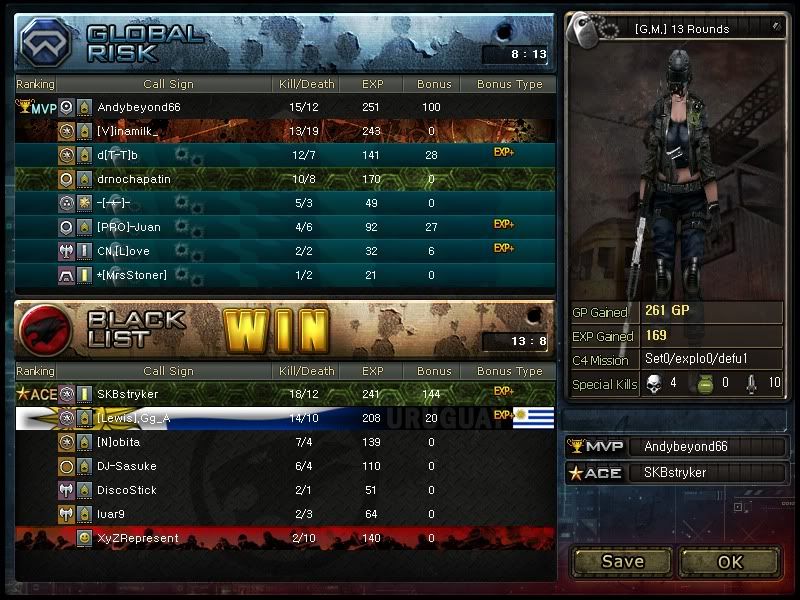Confirm results with the OK button
The width and height of the screenshot is (800, 600).
click(x=730, y=561)
